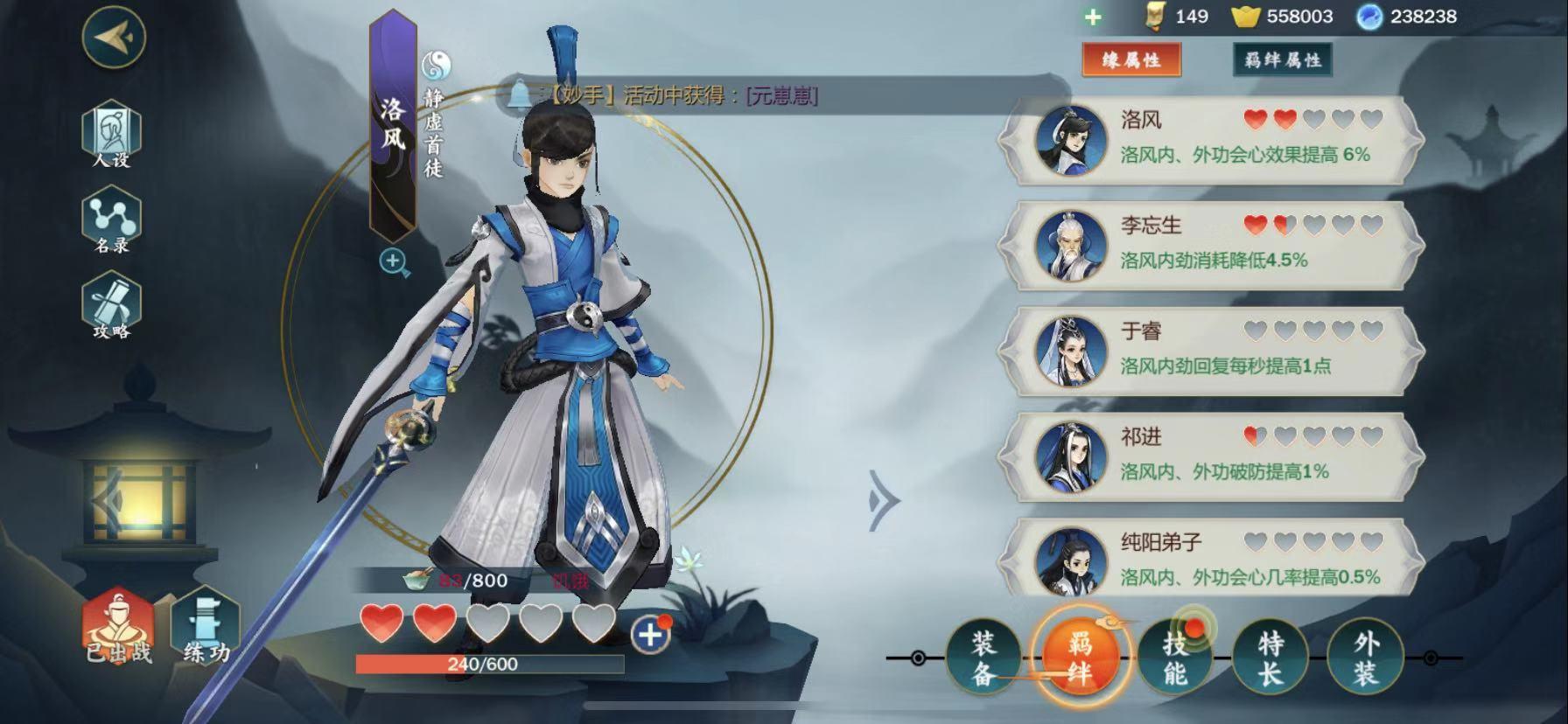The width and height of the screenshot is (1568, 724).
Task: Open the 特长 specialty tab
Action: pos(1270,658)
